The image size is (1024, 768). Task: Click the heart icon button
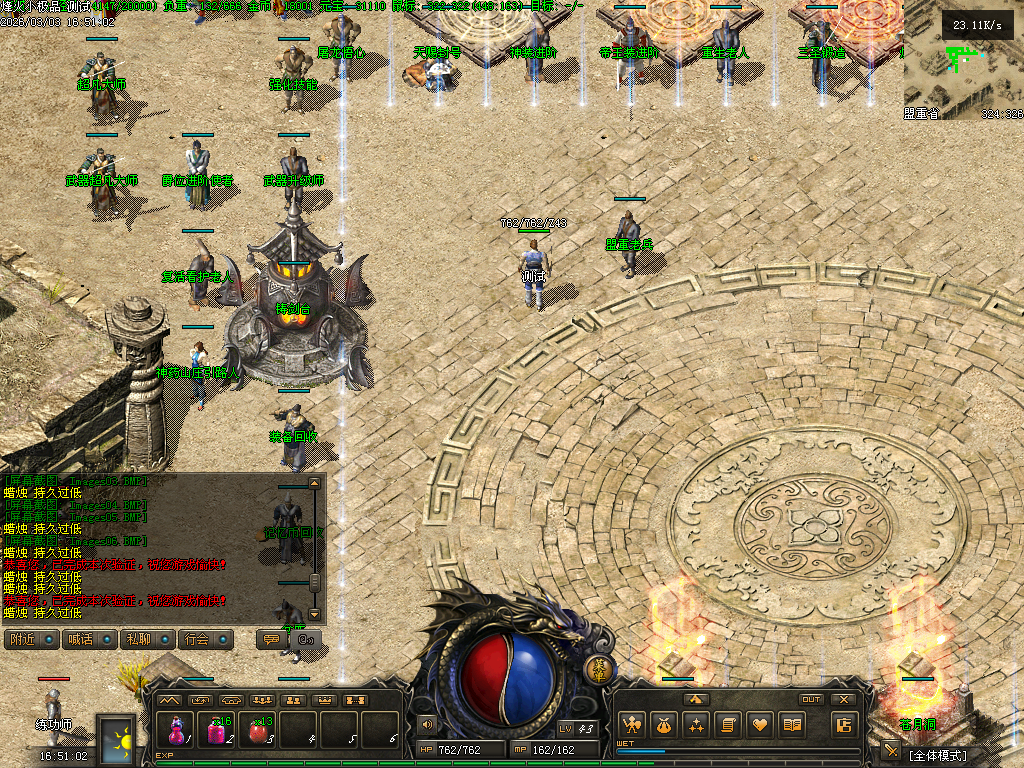point(760,724)
